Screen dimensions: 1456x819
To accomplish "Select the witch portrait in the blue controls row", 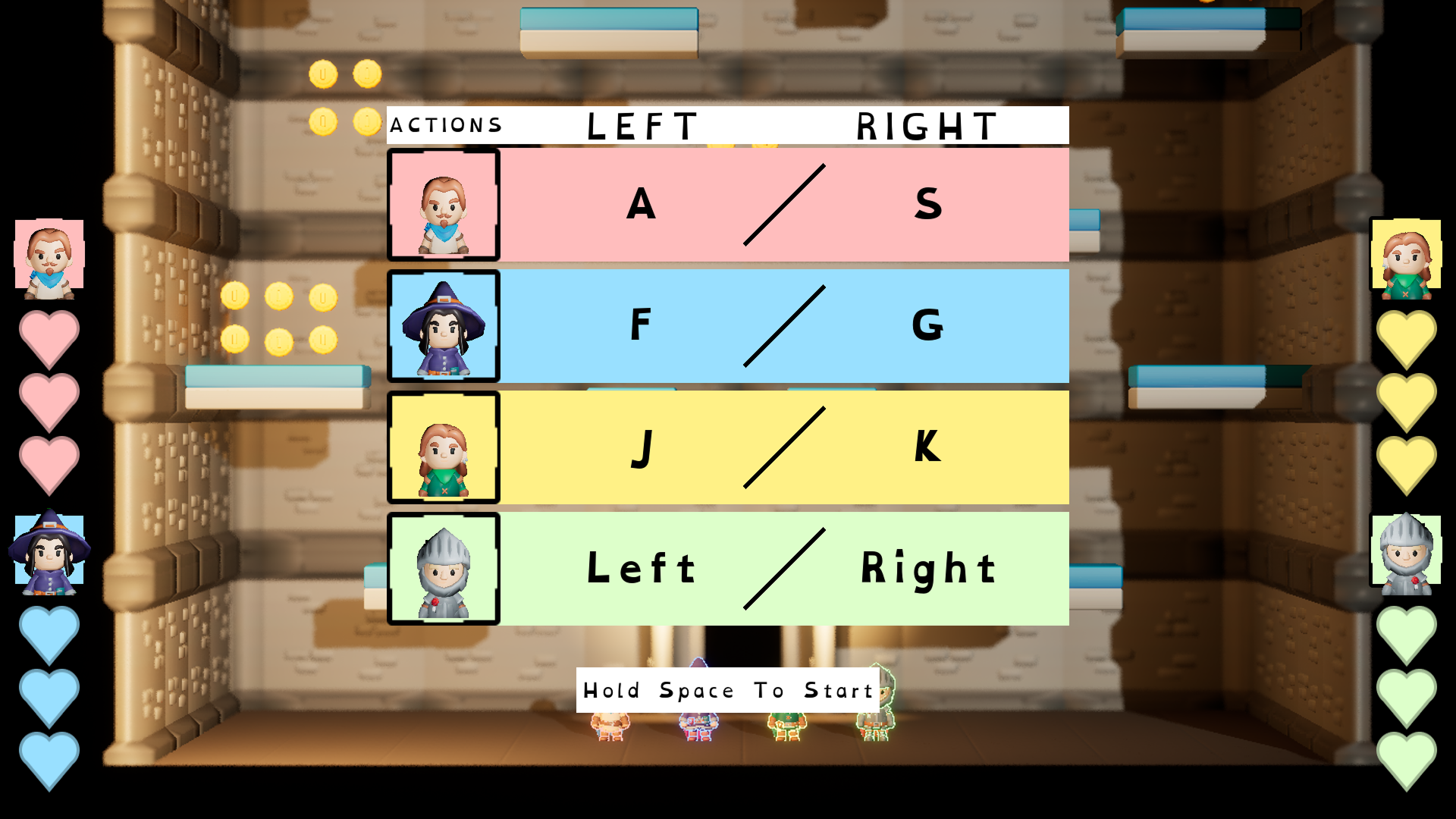I will pyautogui.click(x=444, y=327).
